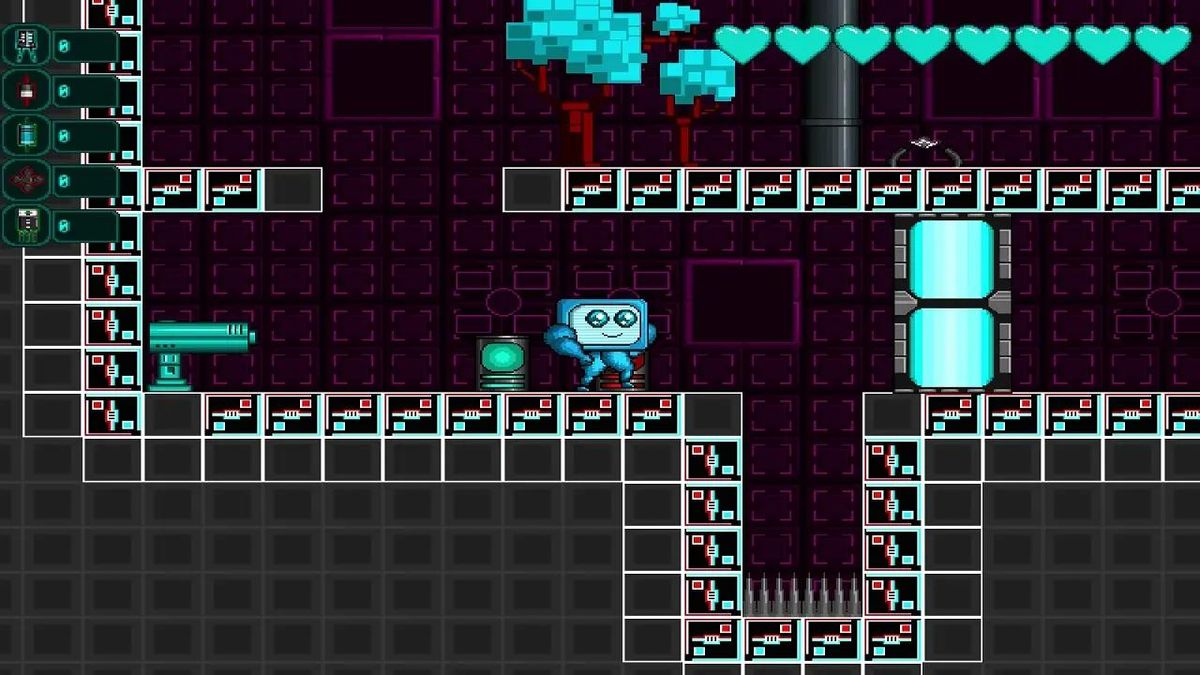This screenshot has width=1200, height=675.
Task: Click the red double-arrow item icon
Action: coord(26,91)
